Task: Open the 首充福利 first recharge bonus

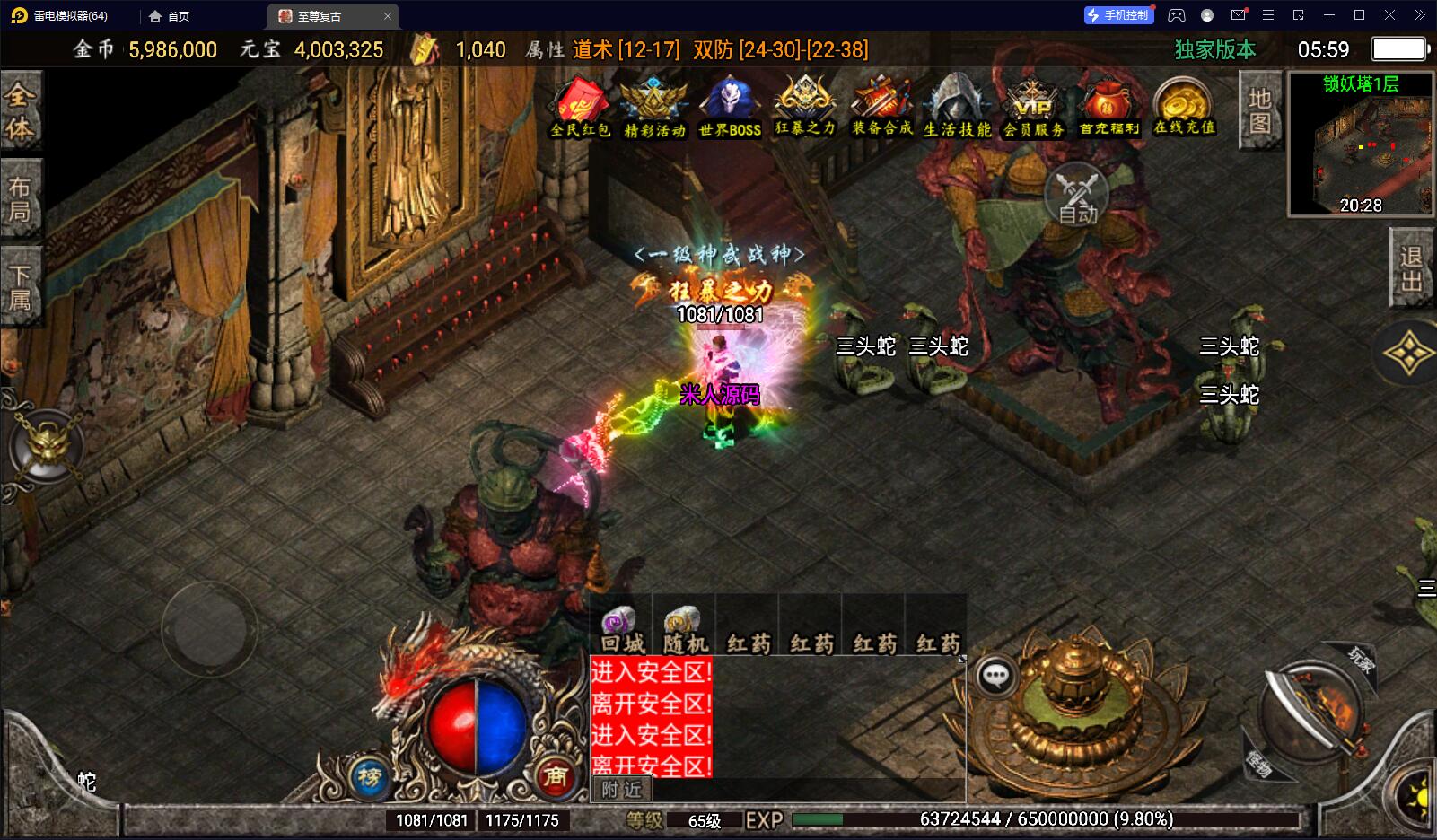Action: (1108, 108)
